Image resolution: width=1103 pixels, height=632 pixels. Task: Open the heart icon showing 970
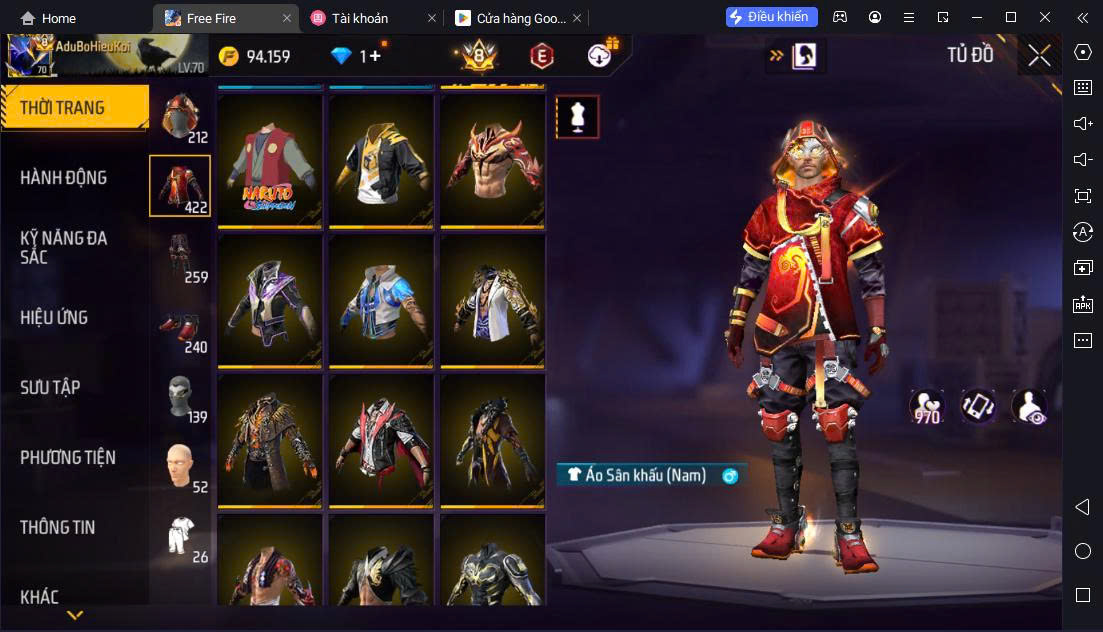tap(926, 406)
